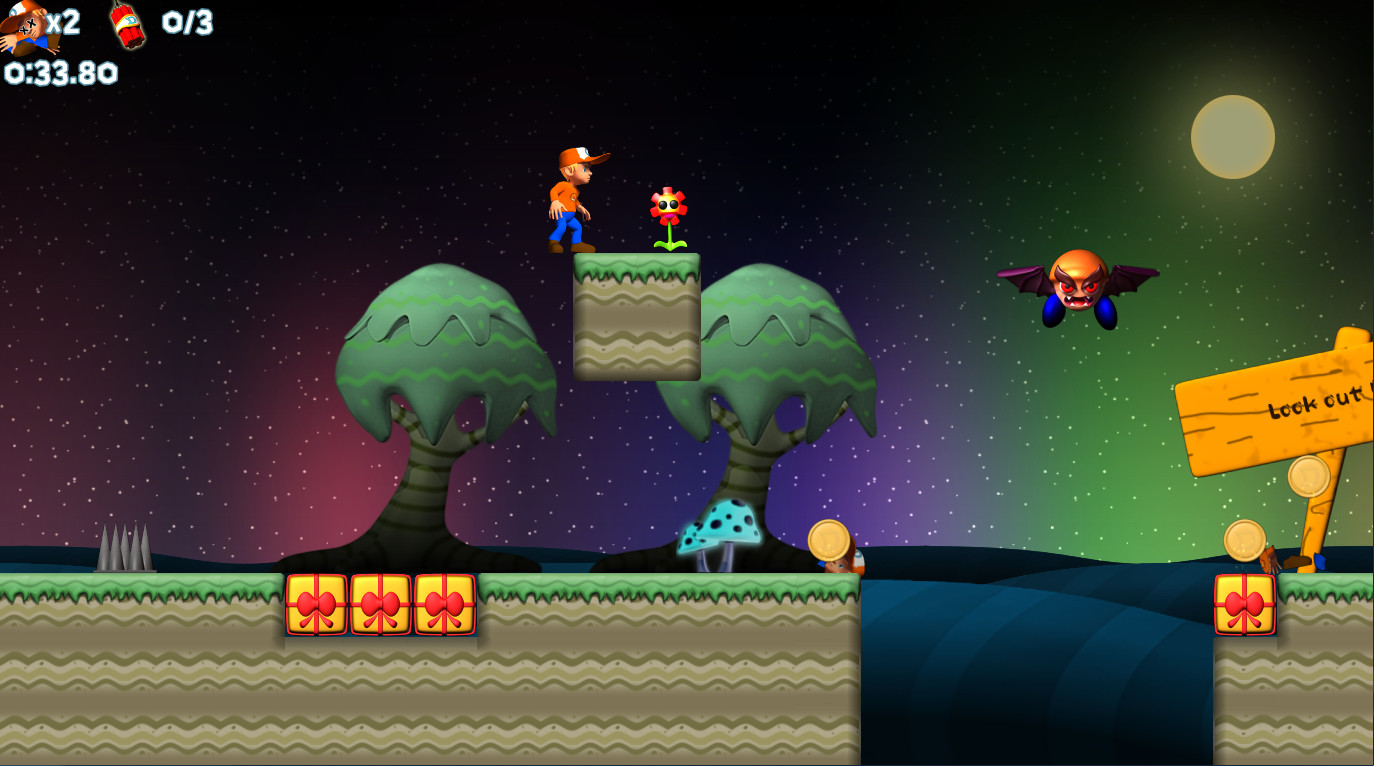
Task: Expand the rightmost gift box in the row
Action: click(443, 603)
